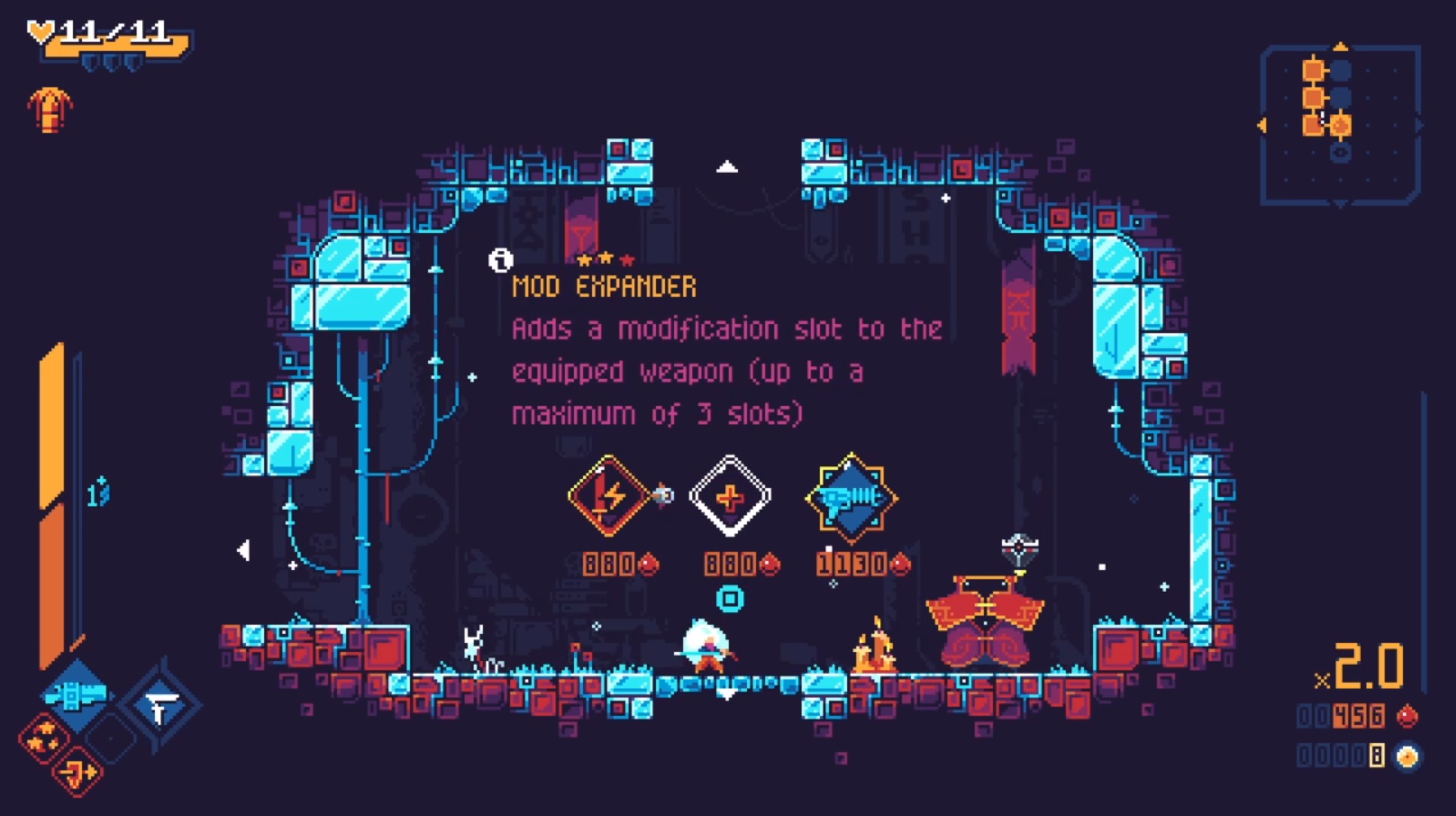Select the equipped blue gun icon
Image resolution: width=1456 pixels, height=816 pixels.
[x=74, y=695]
